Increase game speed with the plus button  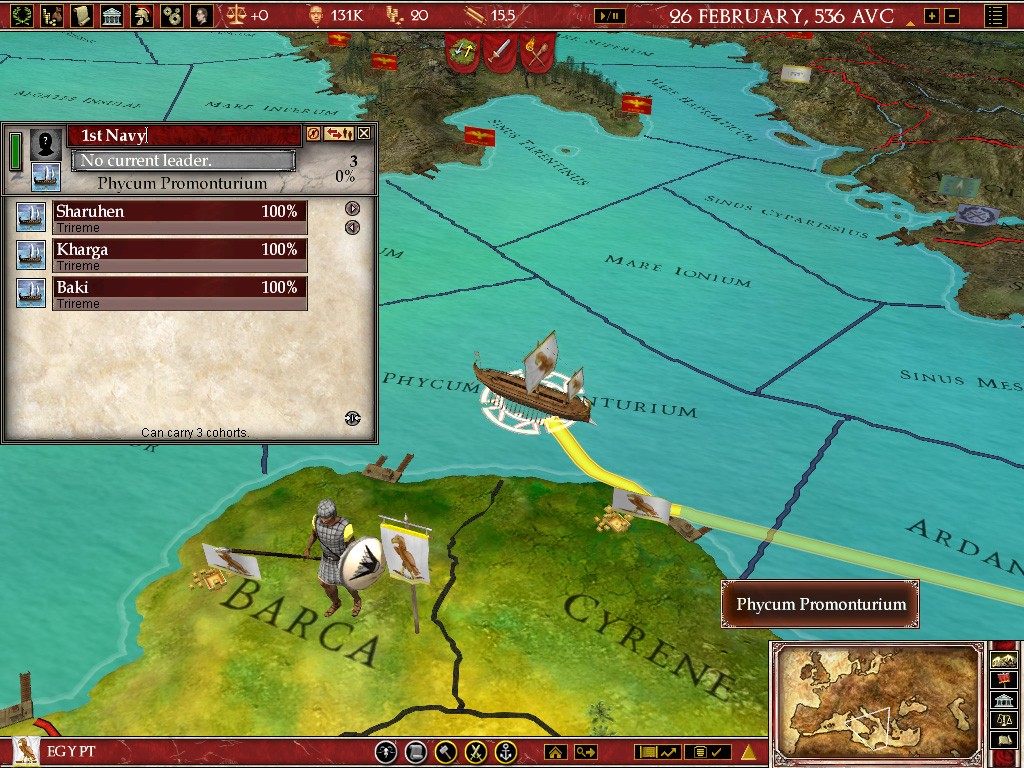tap(932, 16)
